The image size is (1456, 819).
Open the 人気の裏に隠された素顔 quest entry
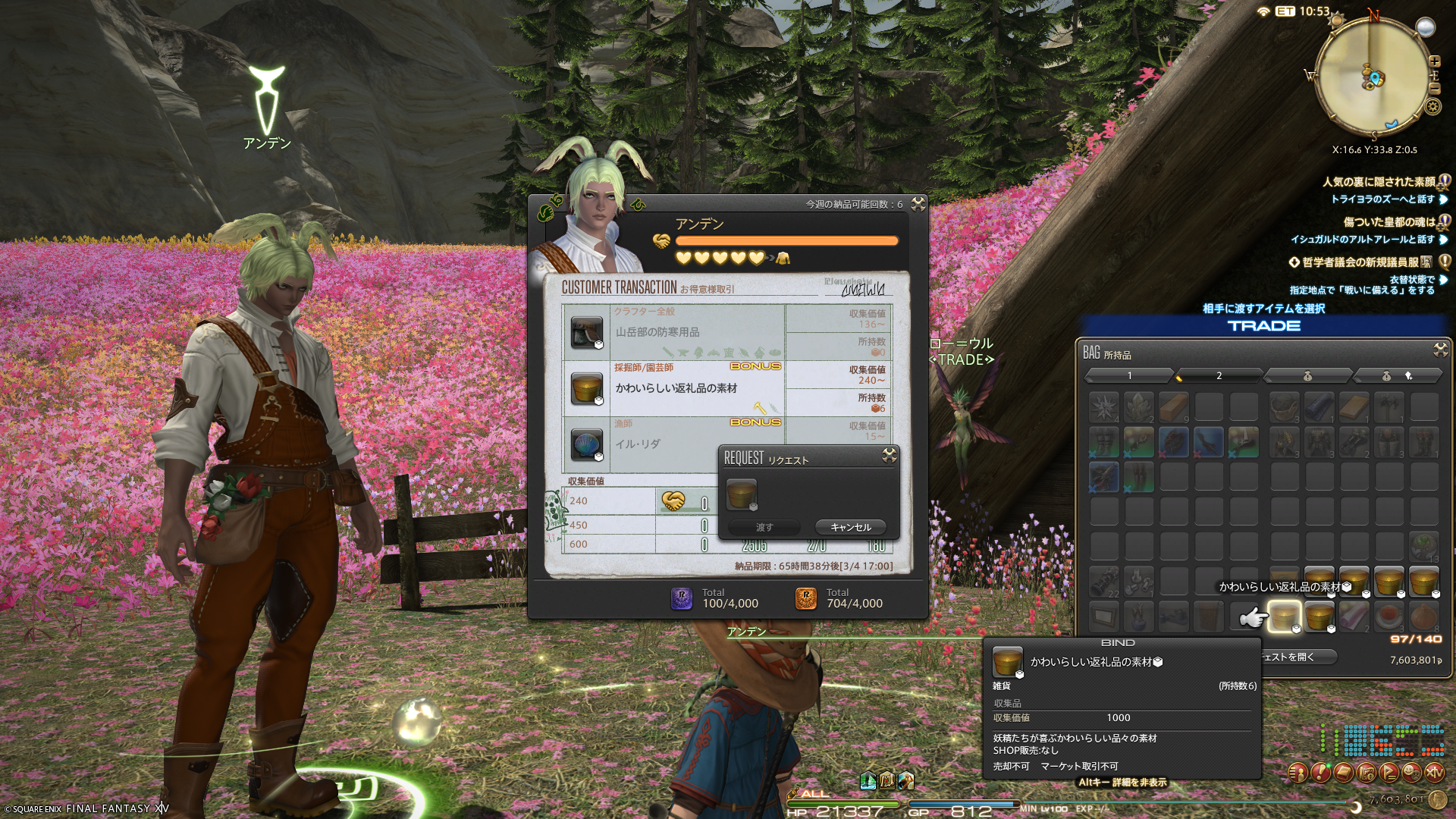click(1379, 182)
